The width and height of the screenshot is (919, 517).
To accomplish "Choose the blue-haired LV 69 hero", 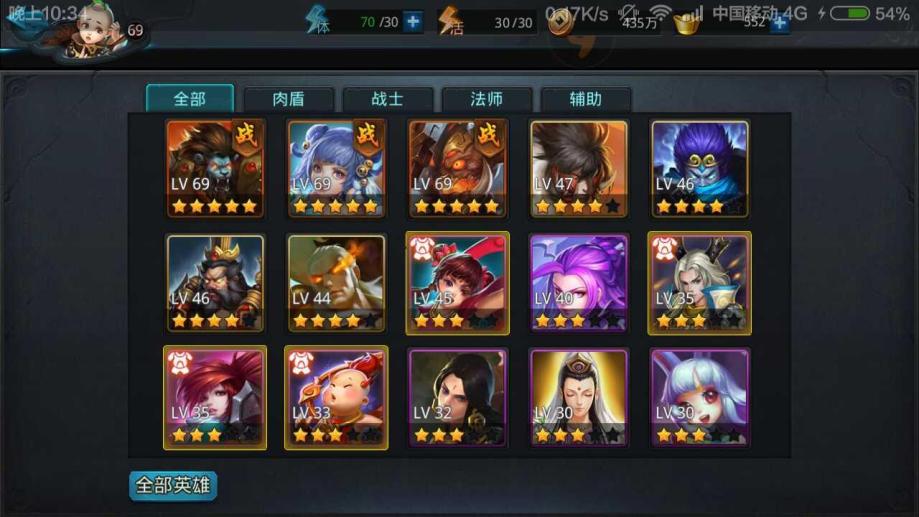I will click(336, 167).
